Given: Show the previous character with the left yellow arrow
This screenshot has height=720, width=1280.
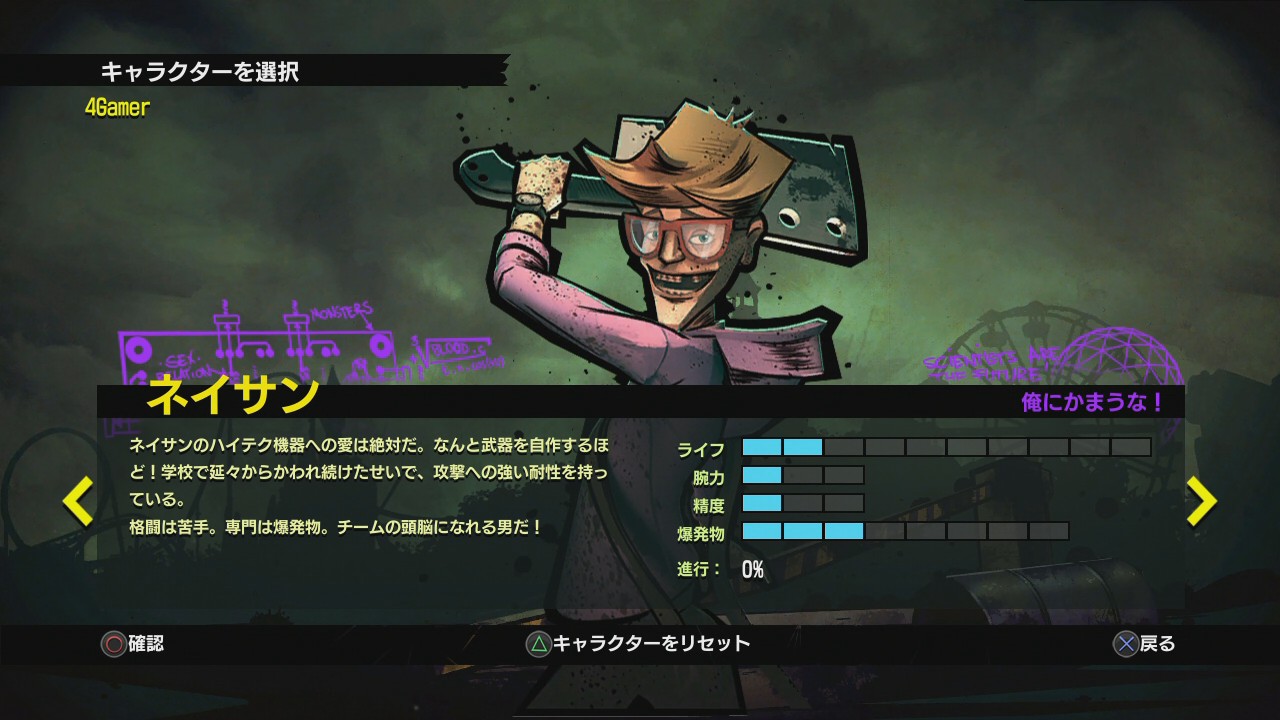Looking at the screenshot, I should [x=78, y=501].
